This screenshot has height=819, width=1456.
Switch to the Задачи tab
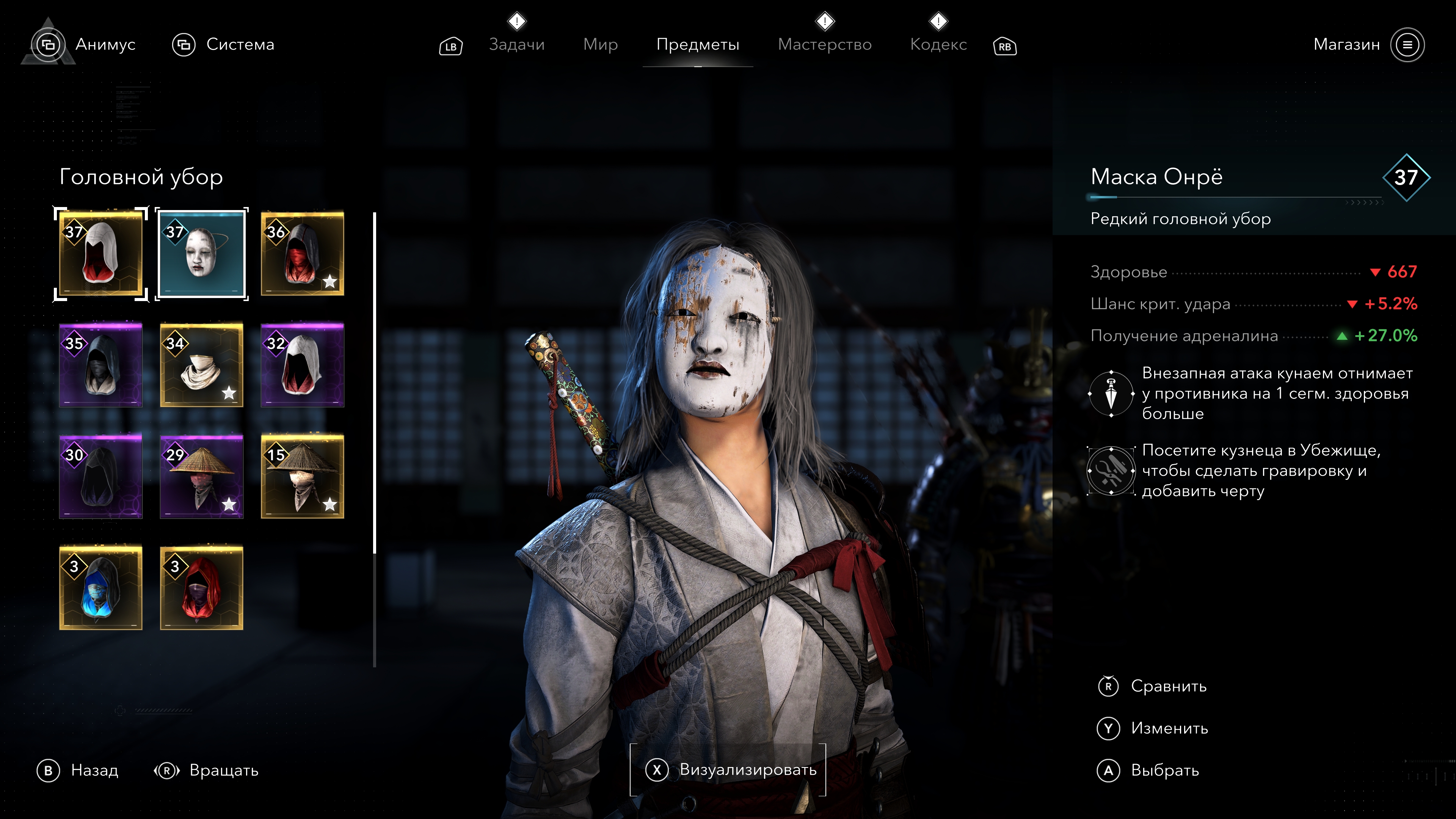coord(516,44)
